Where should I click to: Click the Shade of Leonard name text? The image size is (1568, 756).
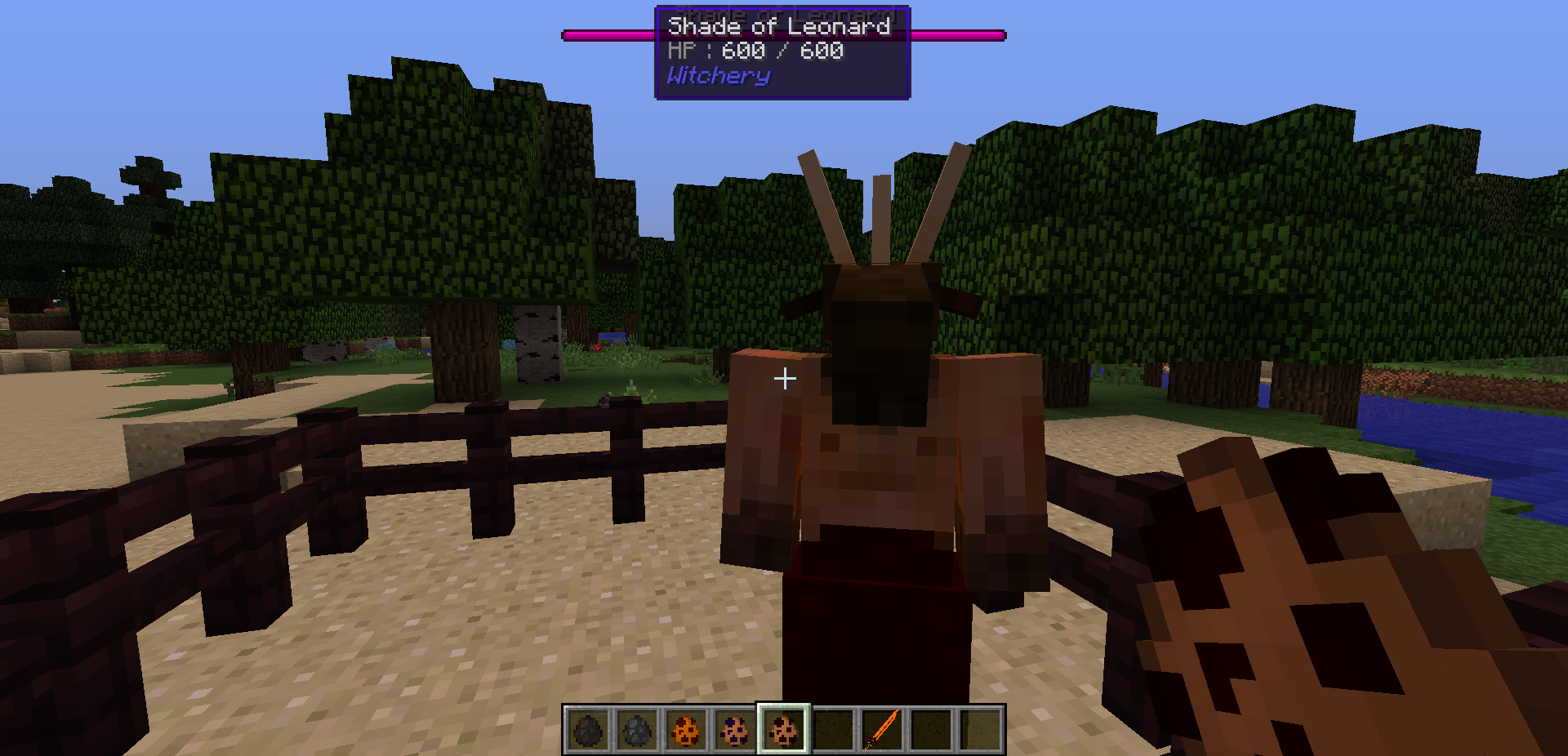777,27
